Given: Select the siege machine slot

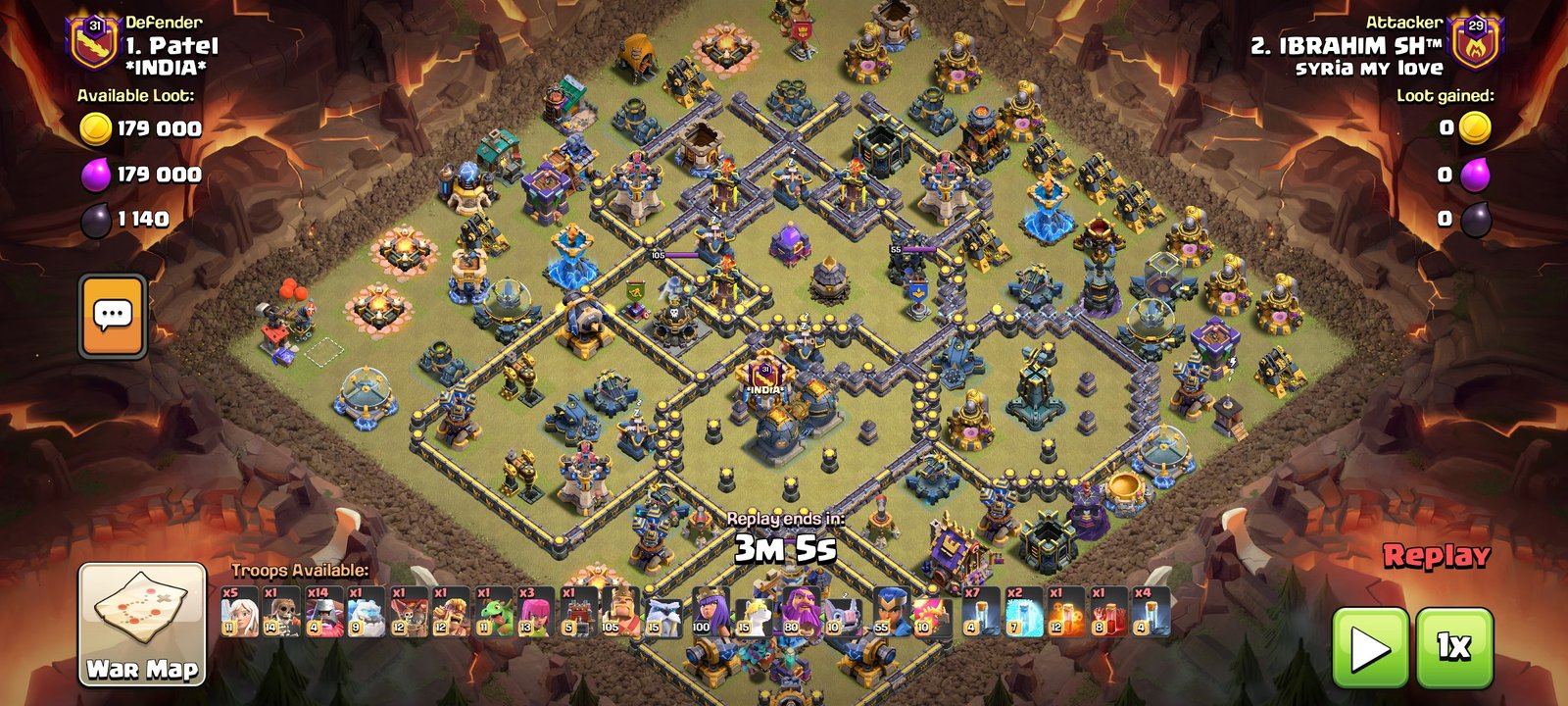Looking at the screenshot, I should [578, 612].
